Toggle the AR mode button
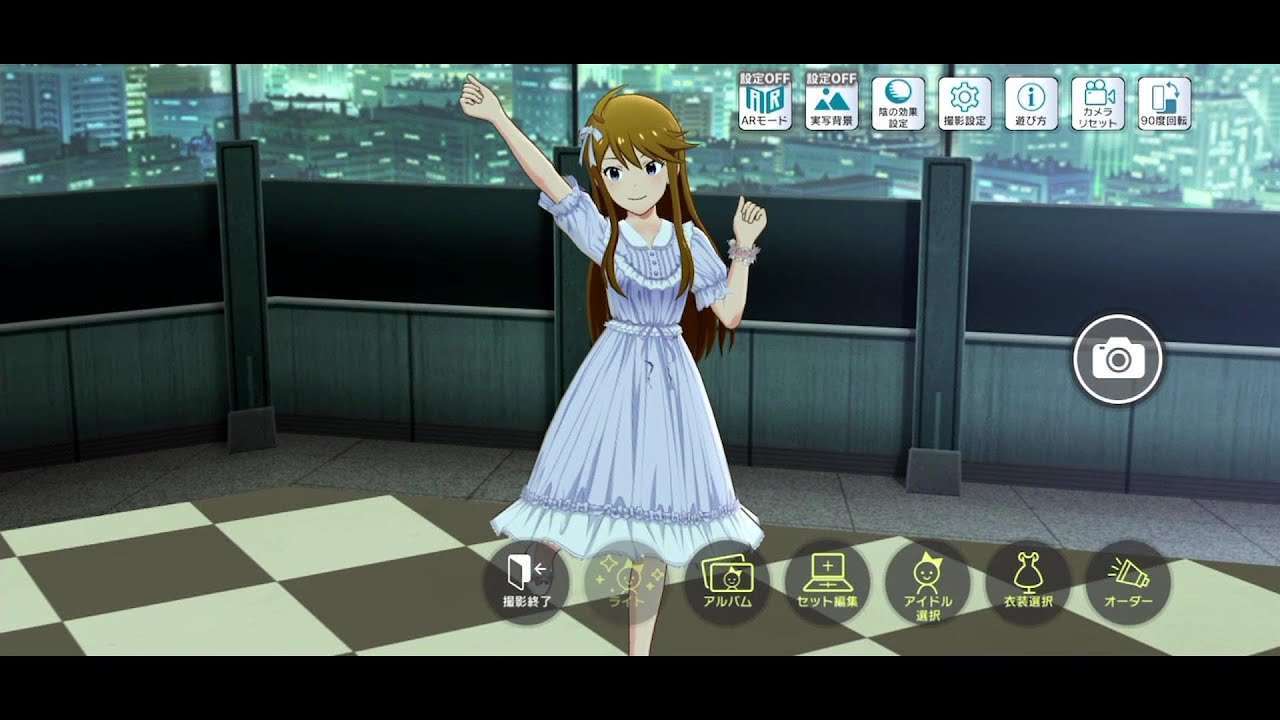This screenshot has height=720, width=1280. pyautogui.click(x=765, y=103)
